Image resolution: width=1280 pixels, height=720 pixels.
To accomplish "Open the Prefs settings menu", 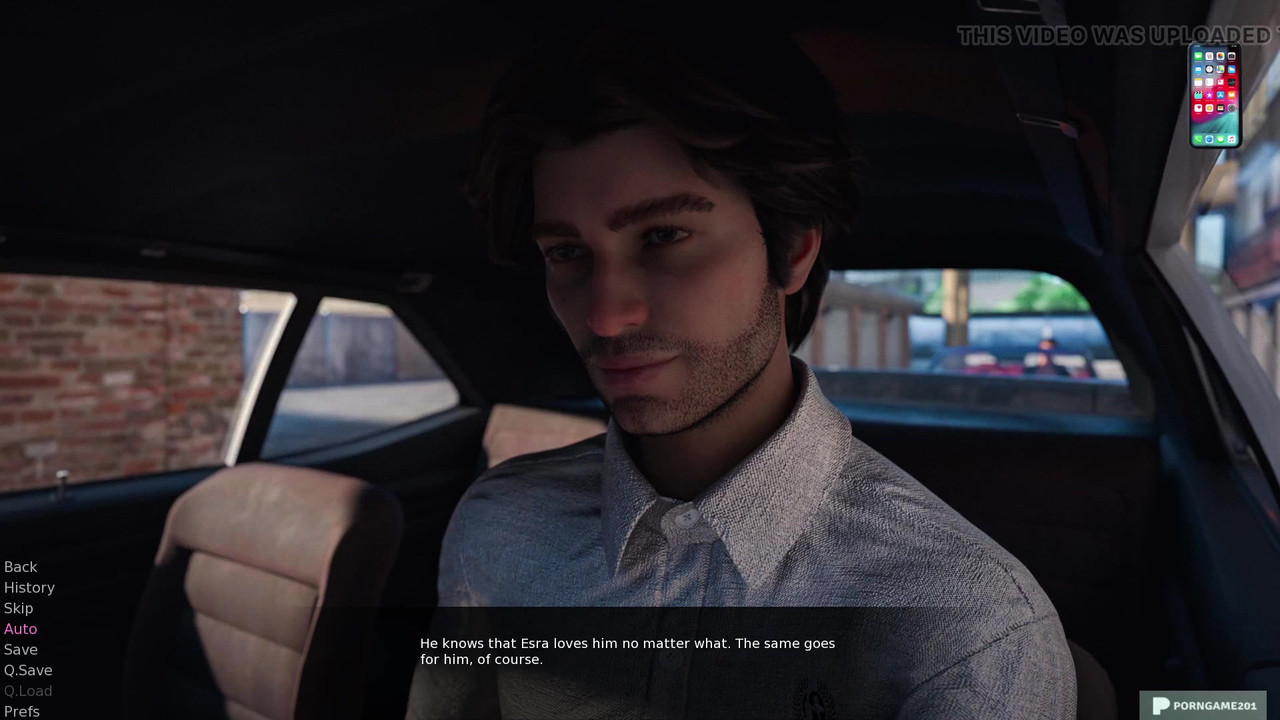I will coord(22,711).
